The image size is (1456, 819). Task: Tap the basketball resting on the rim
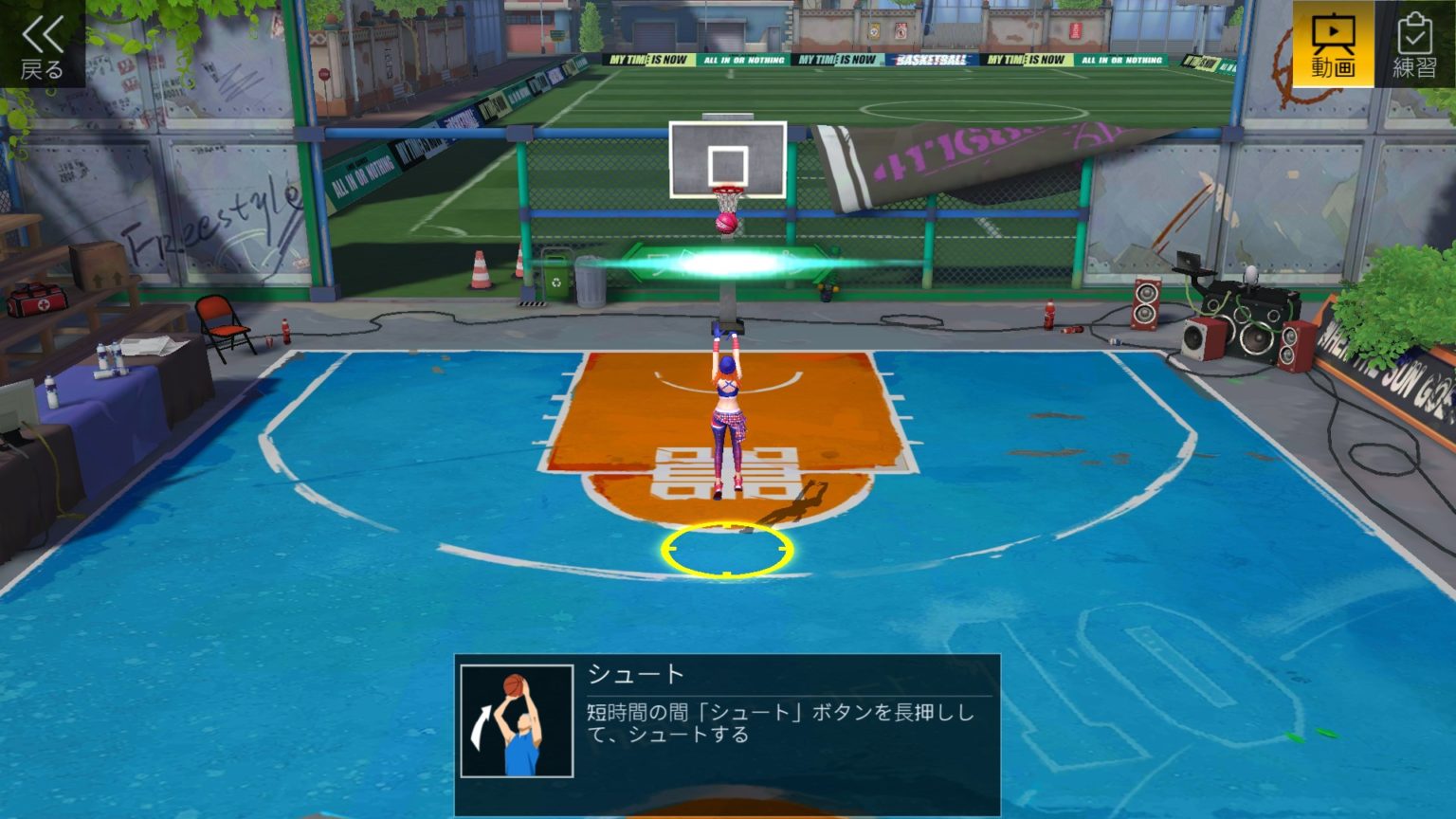(726, 223)
